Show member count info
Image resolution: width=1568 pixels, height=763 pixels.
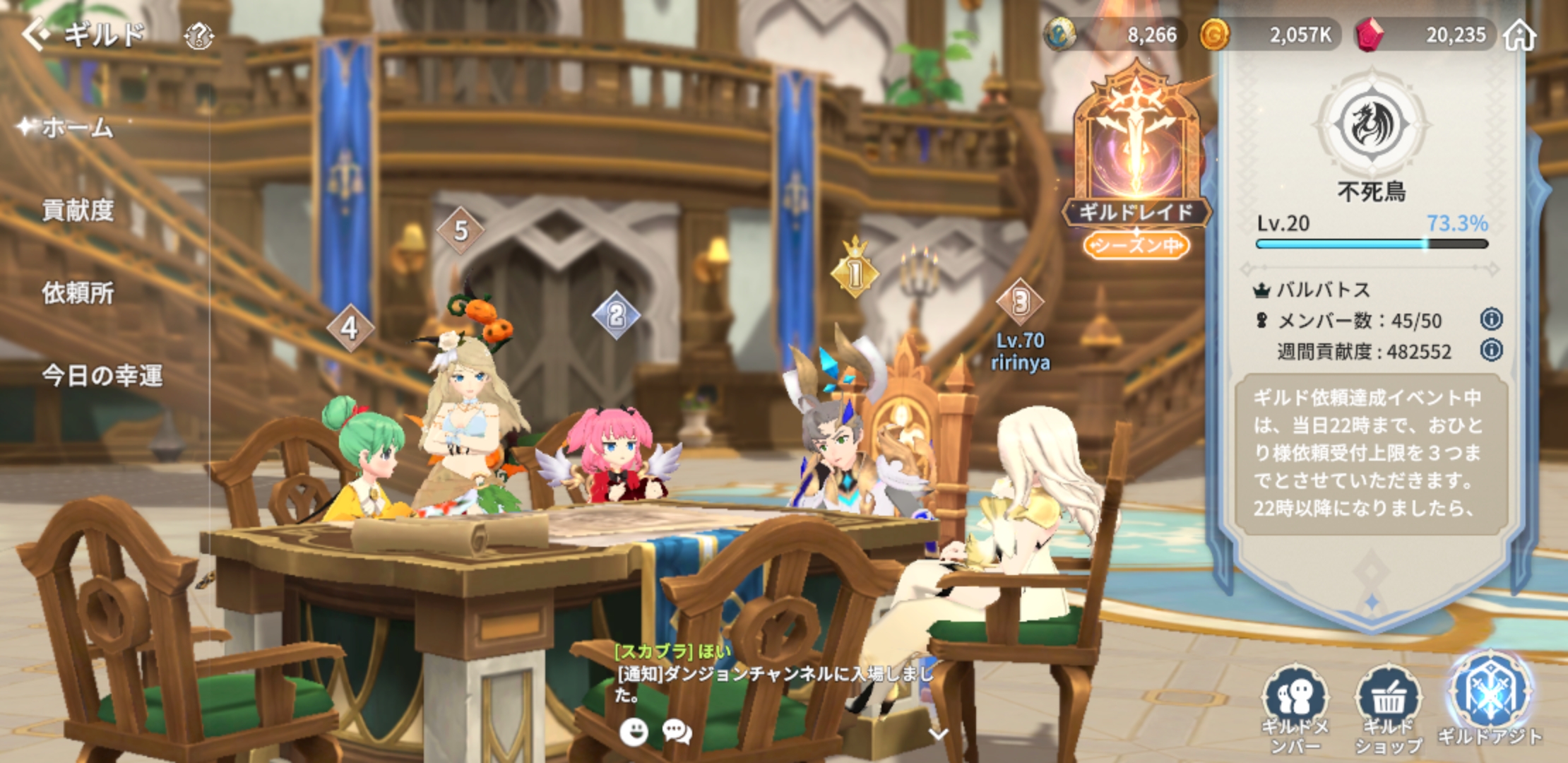1491,319
